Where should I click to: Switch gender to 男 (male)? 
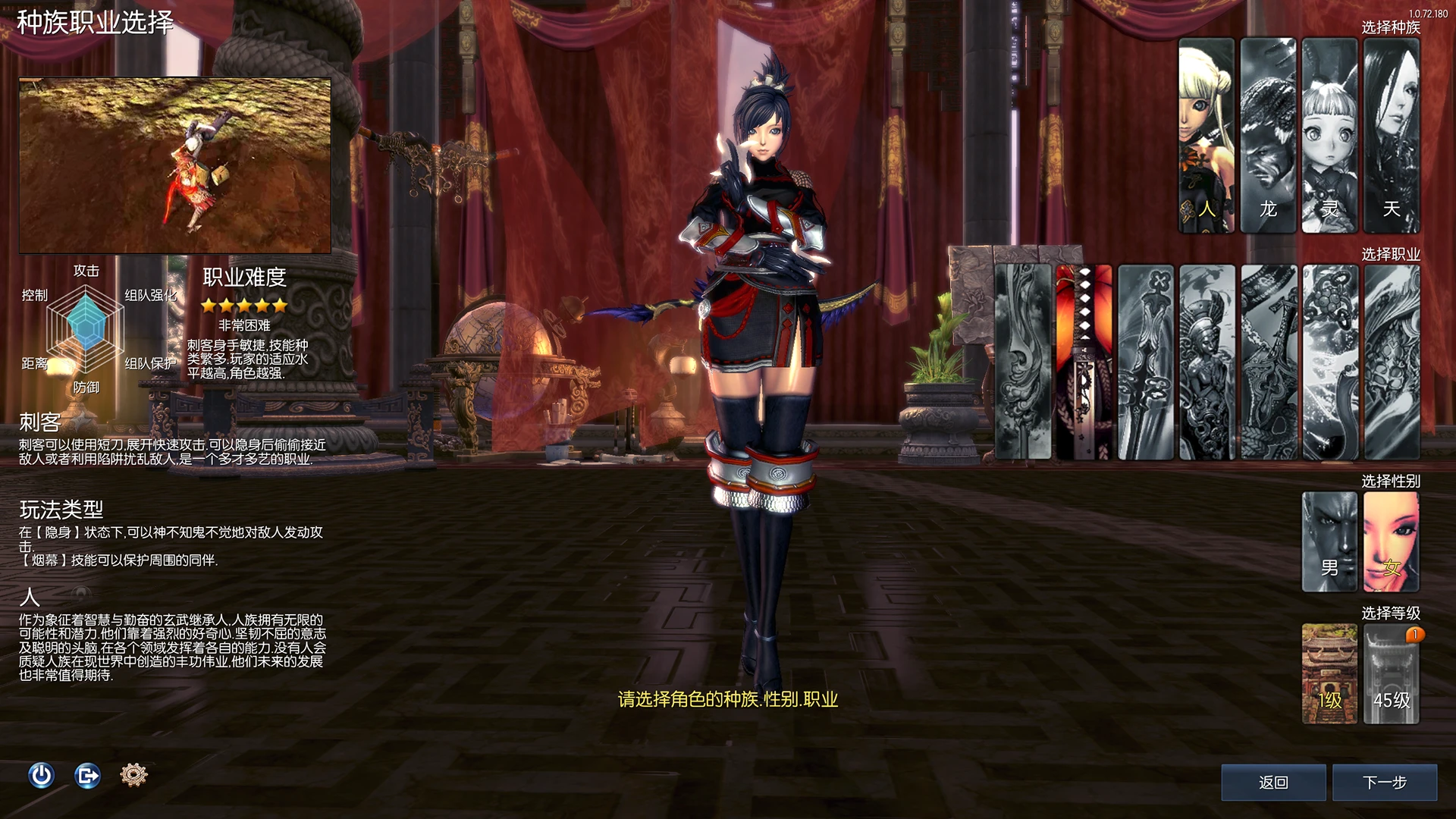[x=1329, y=541]
